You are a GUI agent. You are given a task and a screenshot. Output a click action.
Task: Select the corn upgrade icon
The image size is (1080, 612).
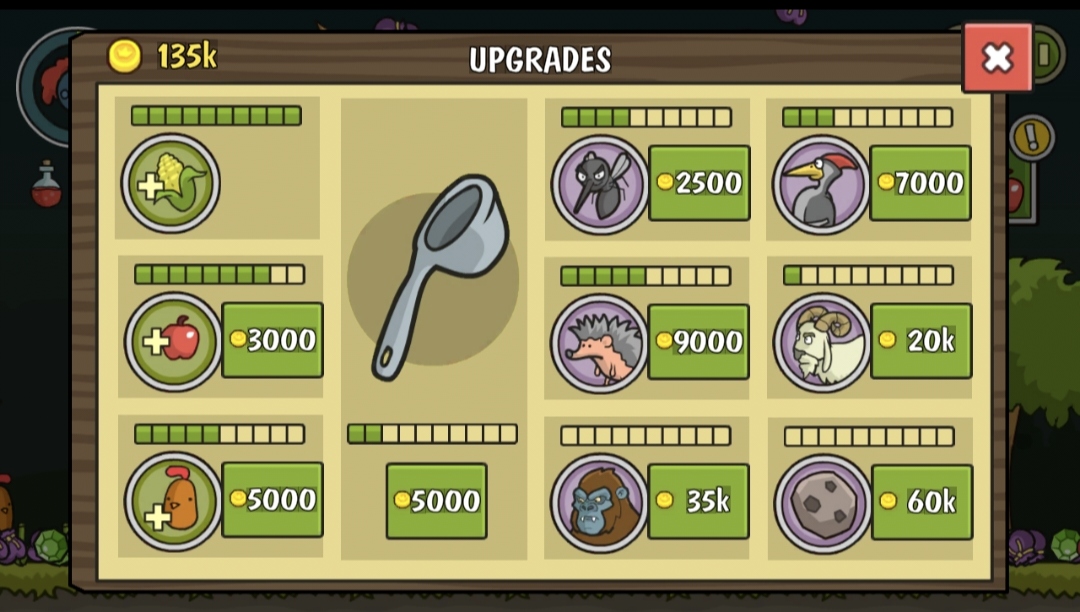tap(171, 184)
